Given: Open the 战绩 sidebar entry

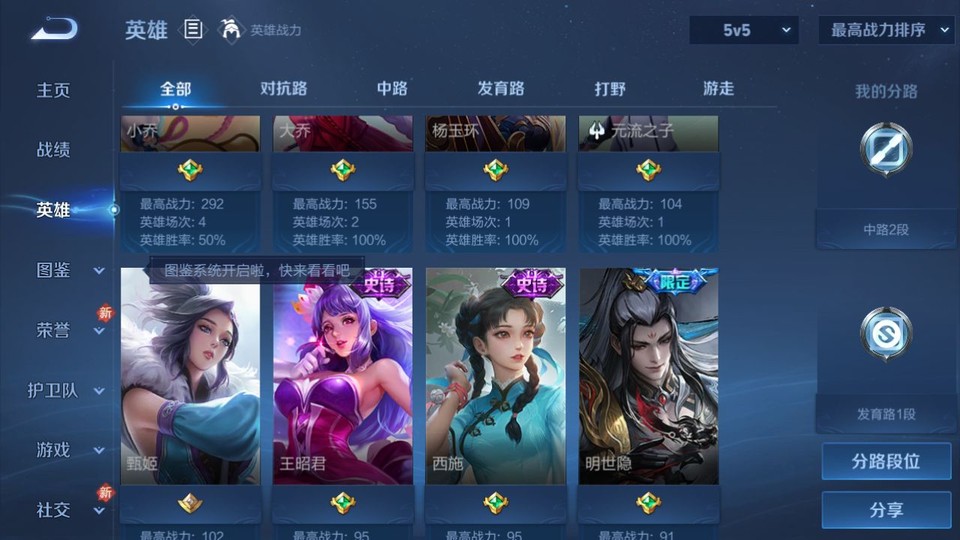Looking at the screenshot, I should point(54,150).
